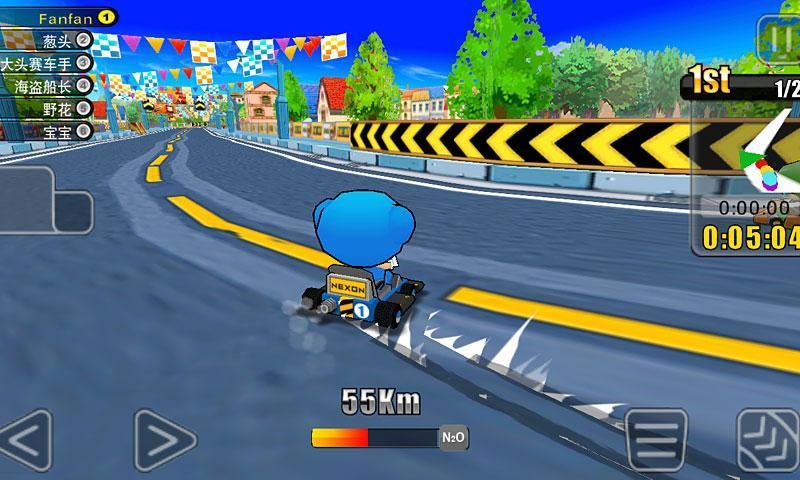This screenshot has height=480, width=800.
Task: Tap the small secondary item slot
Action: 73,212
